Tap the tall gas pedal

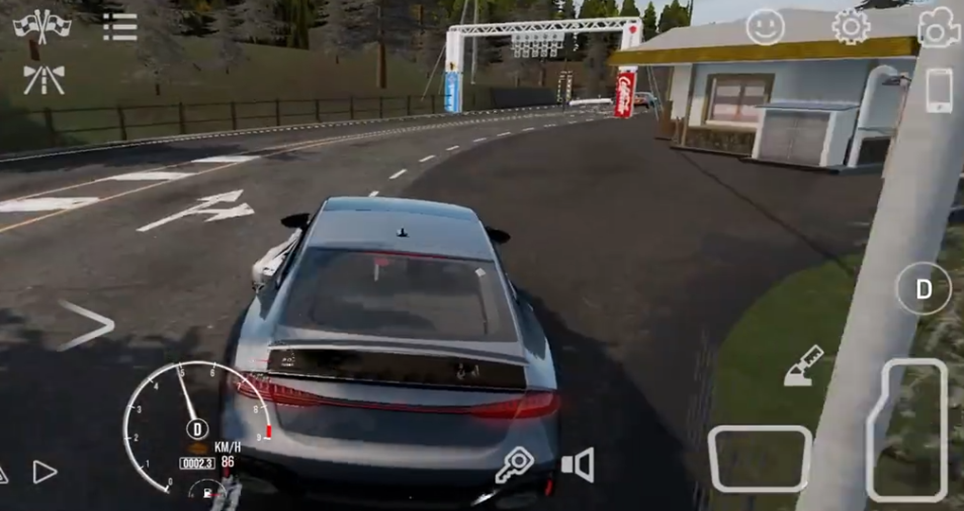906,429
